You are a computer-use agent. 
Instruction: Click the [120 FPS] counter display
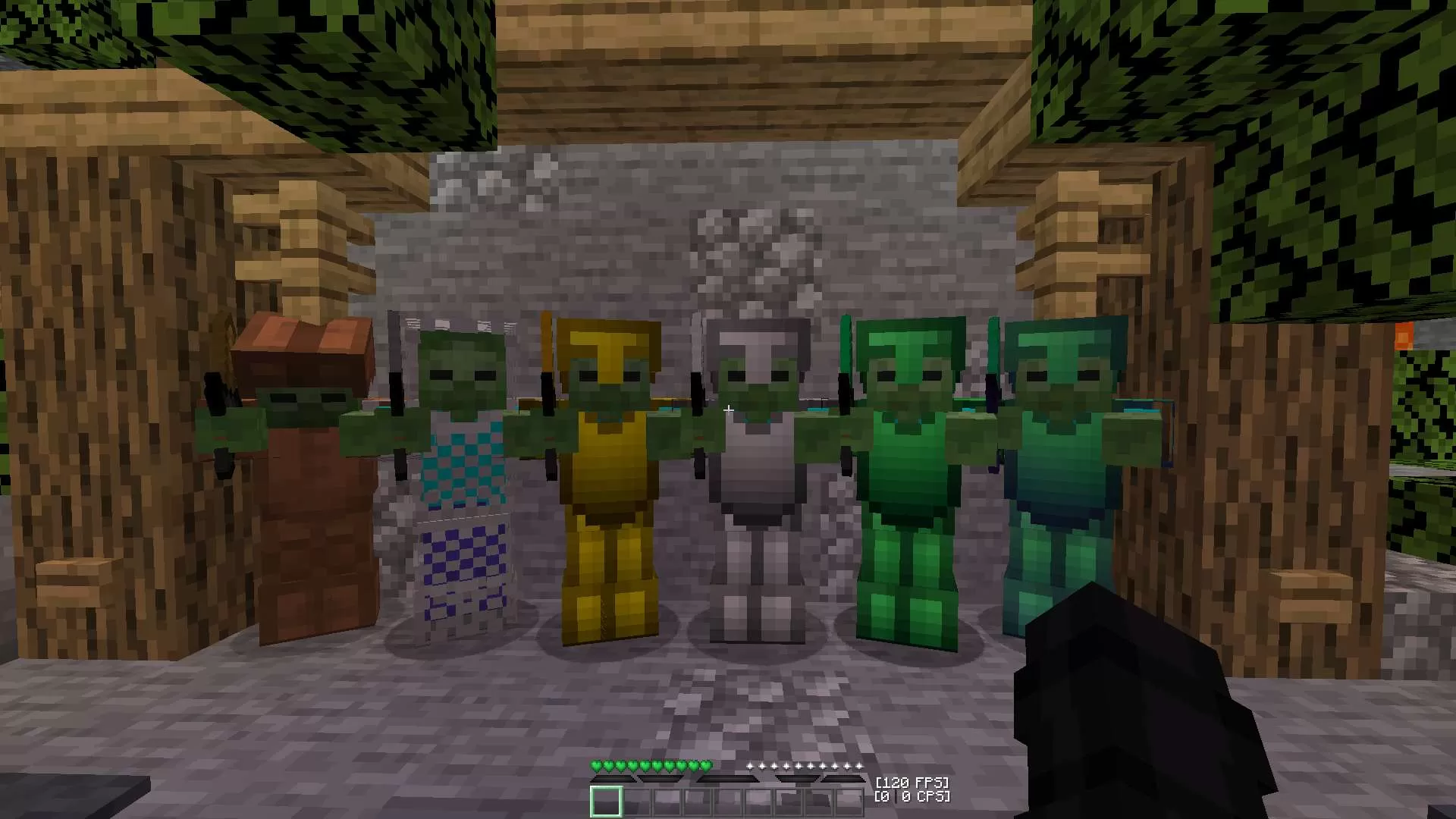click(x=913, y=782)
